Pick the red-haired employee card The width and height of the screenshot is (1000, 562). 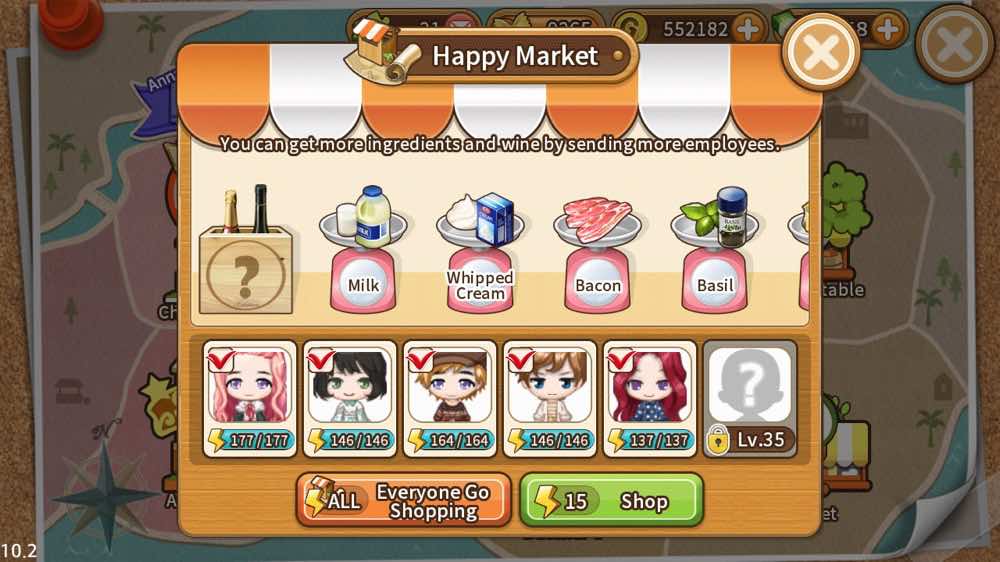coord(650,398)
